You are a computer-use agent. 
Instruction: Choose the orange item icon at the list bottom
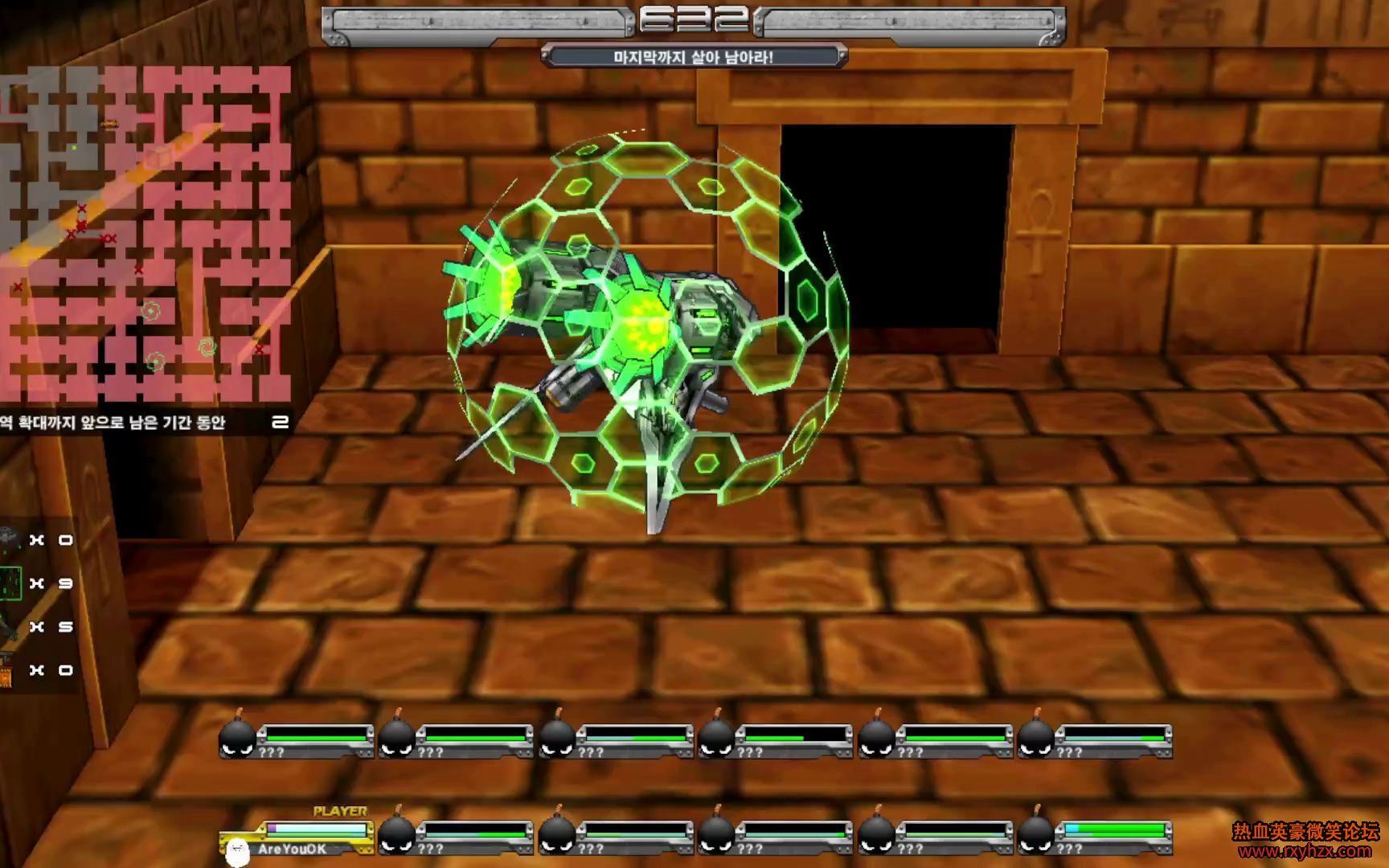click(x=6, y=671)
